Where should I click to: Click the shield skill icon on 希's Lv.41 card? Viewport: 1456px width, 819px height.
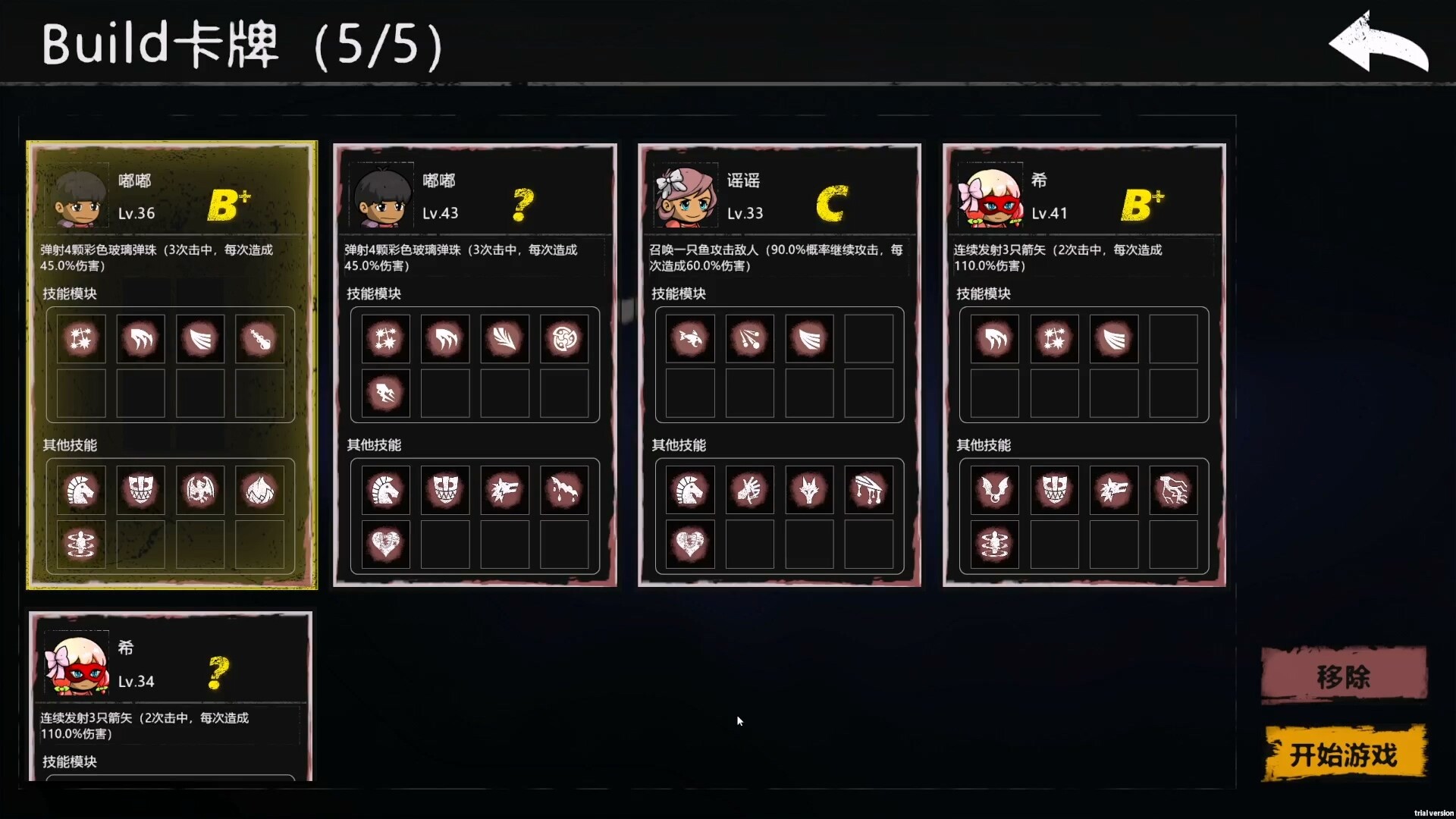(1054, 489)
